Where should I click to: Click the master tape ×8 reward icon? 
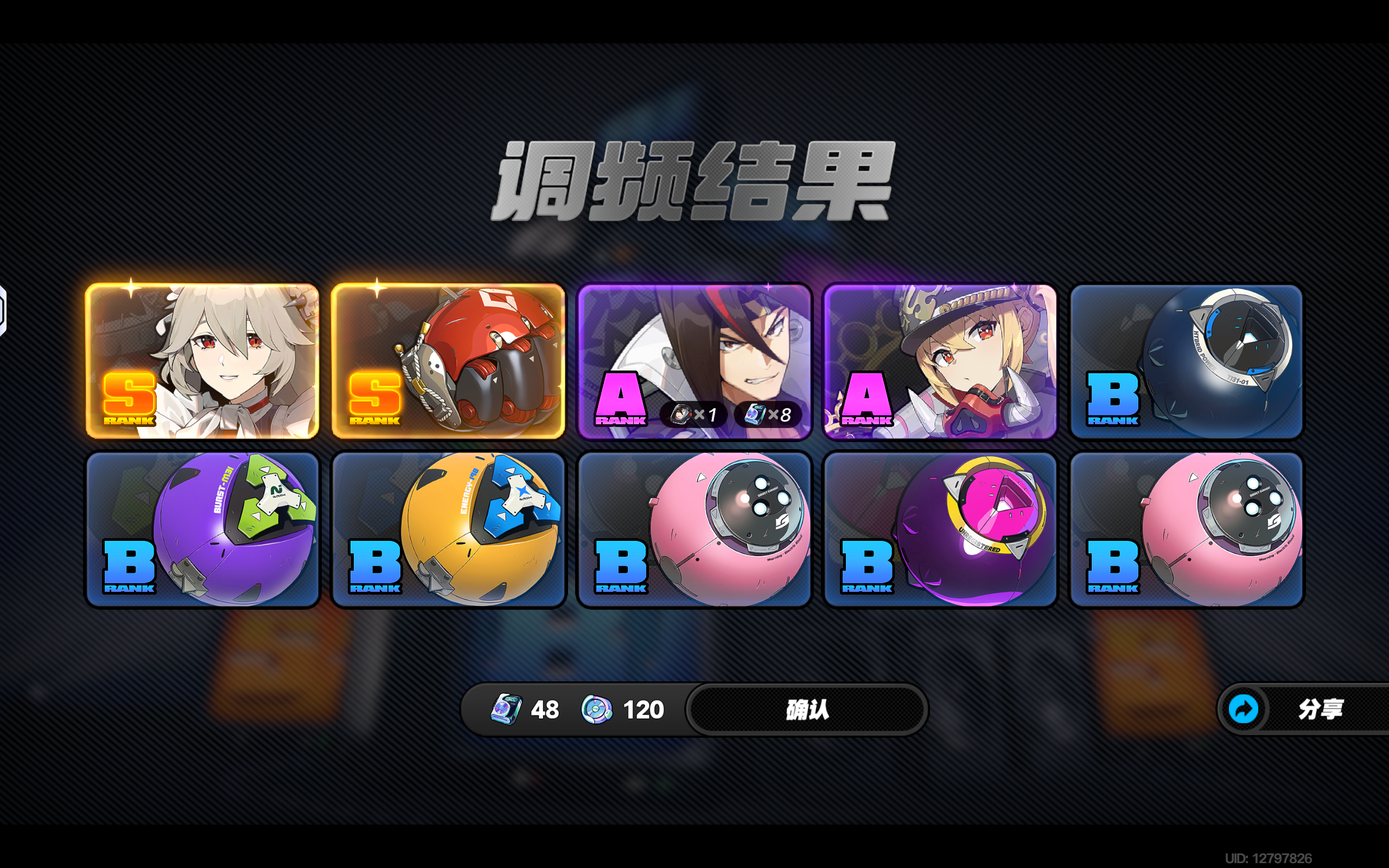coord(756,414)
